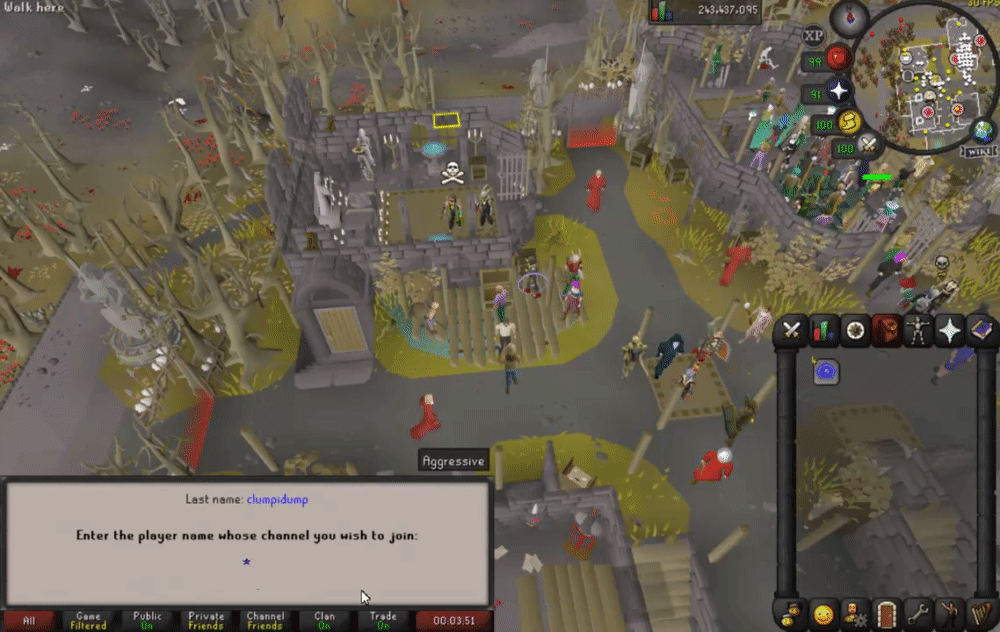
Task: Switch to the Public chat tab
Action: (147, 621)
